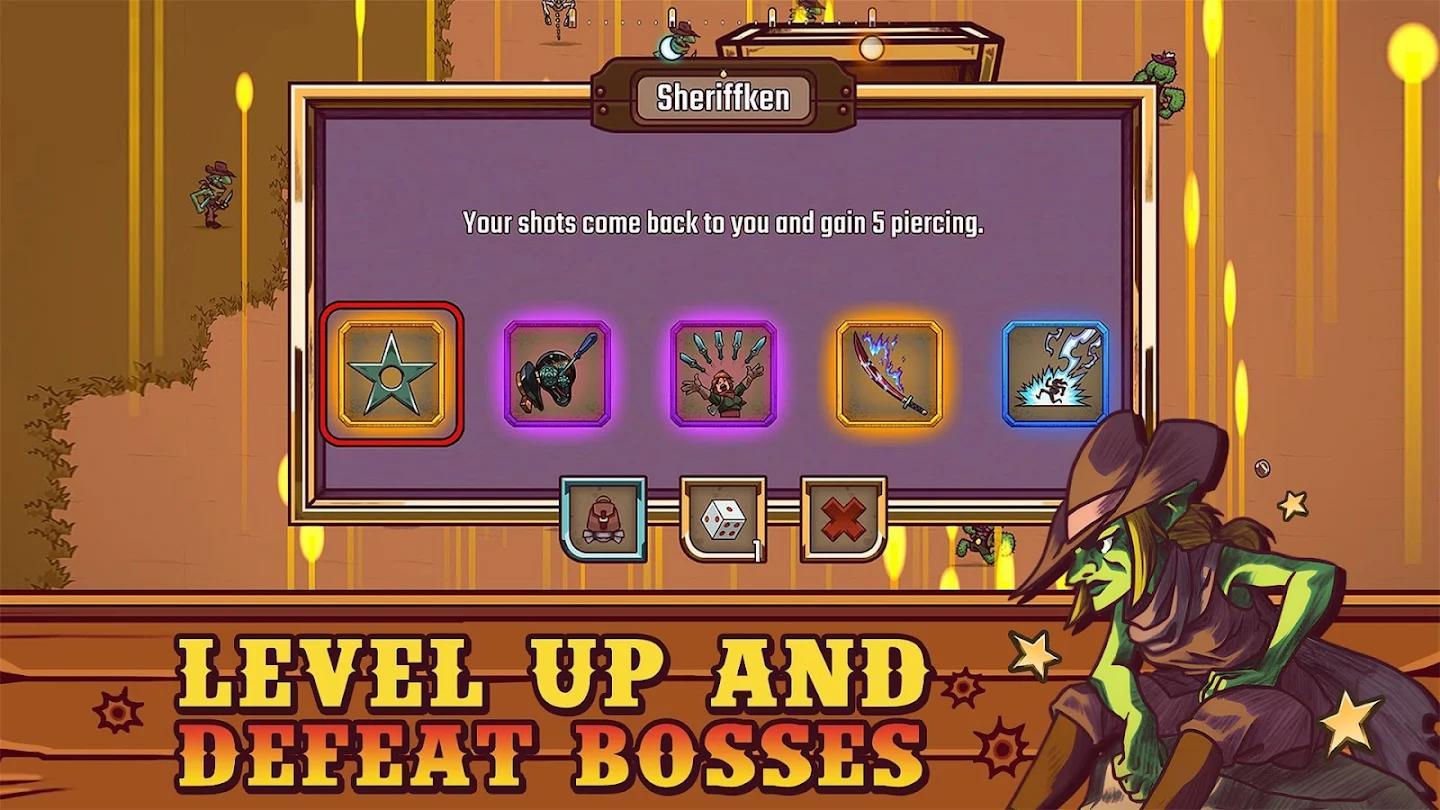
Task: Choose the falling knives upgrade
Action: coord(723,374)
